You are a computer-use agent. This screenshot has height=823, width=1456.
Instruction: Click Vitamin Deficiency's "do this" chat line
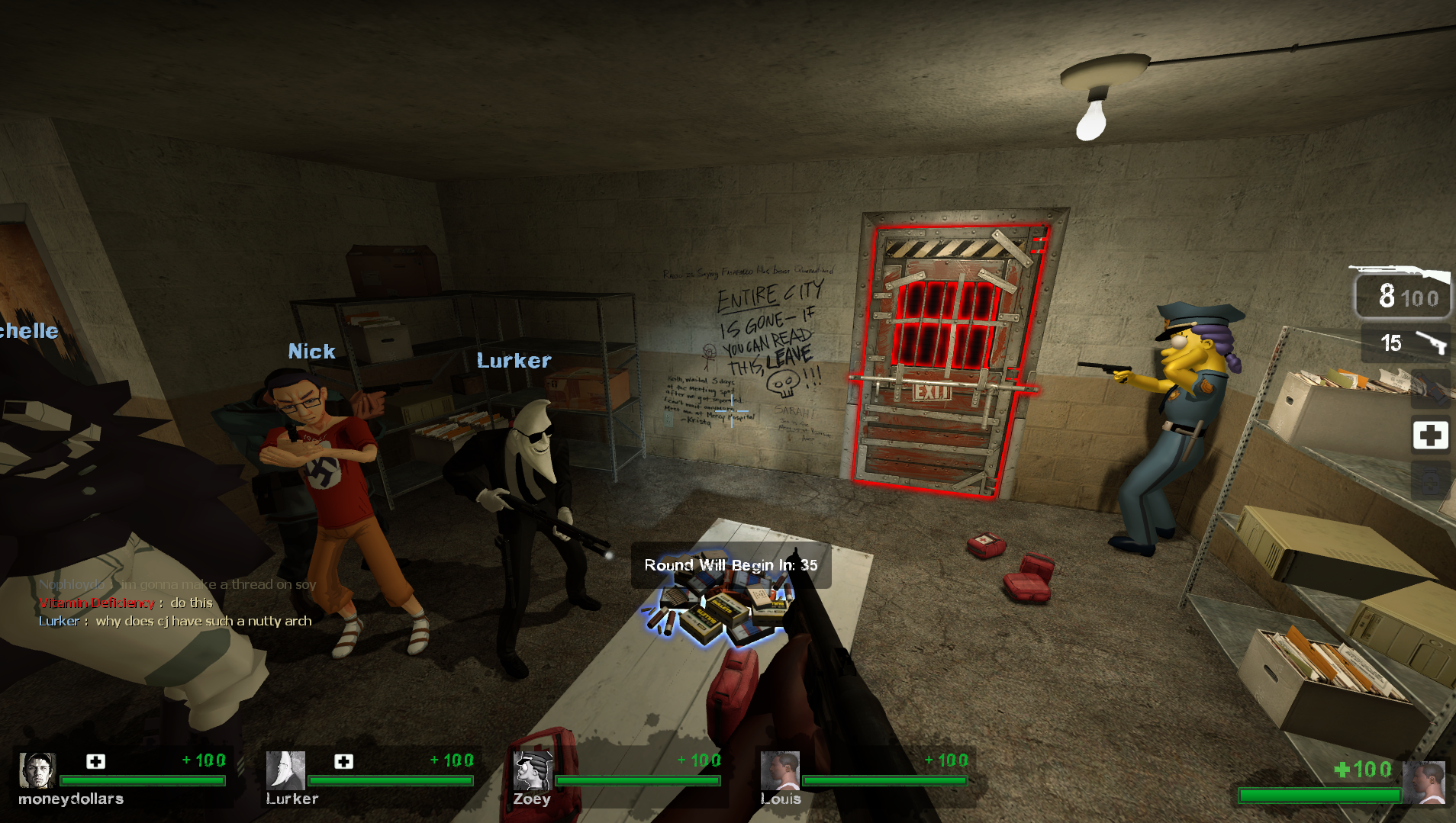pos(126,603)
